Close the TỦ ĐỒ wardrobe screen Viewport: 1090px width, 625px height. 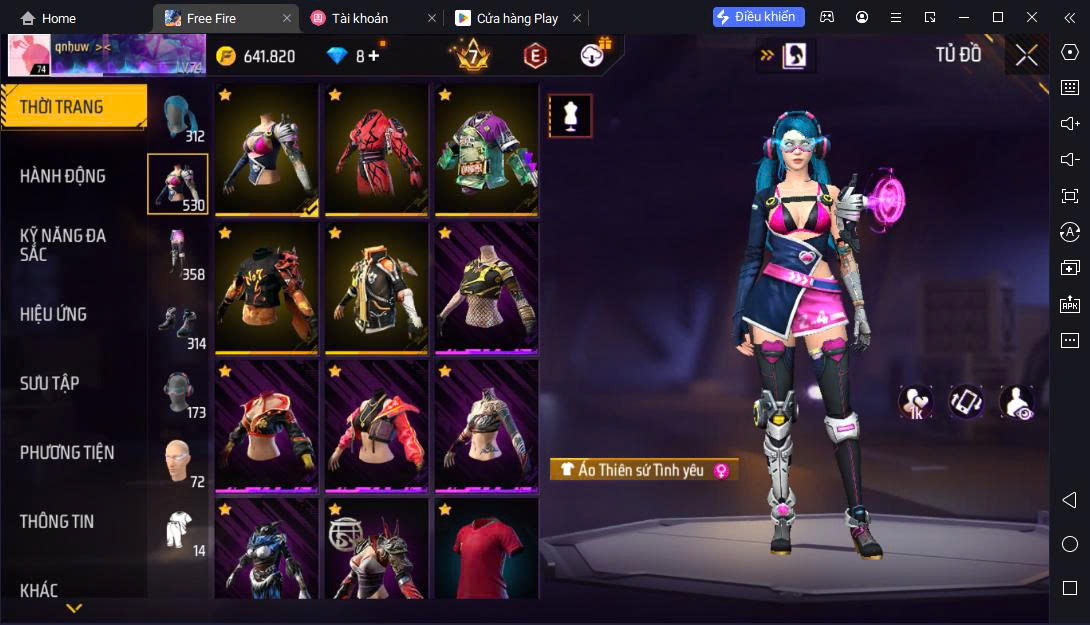[x=1026, y=55]
